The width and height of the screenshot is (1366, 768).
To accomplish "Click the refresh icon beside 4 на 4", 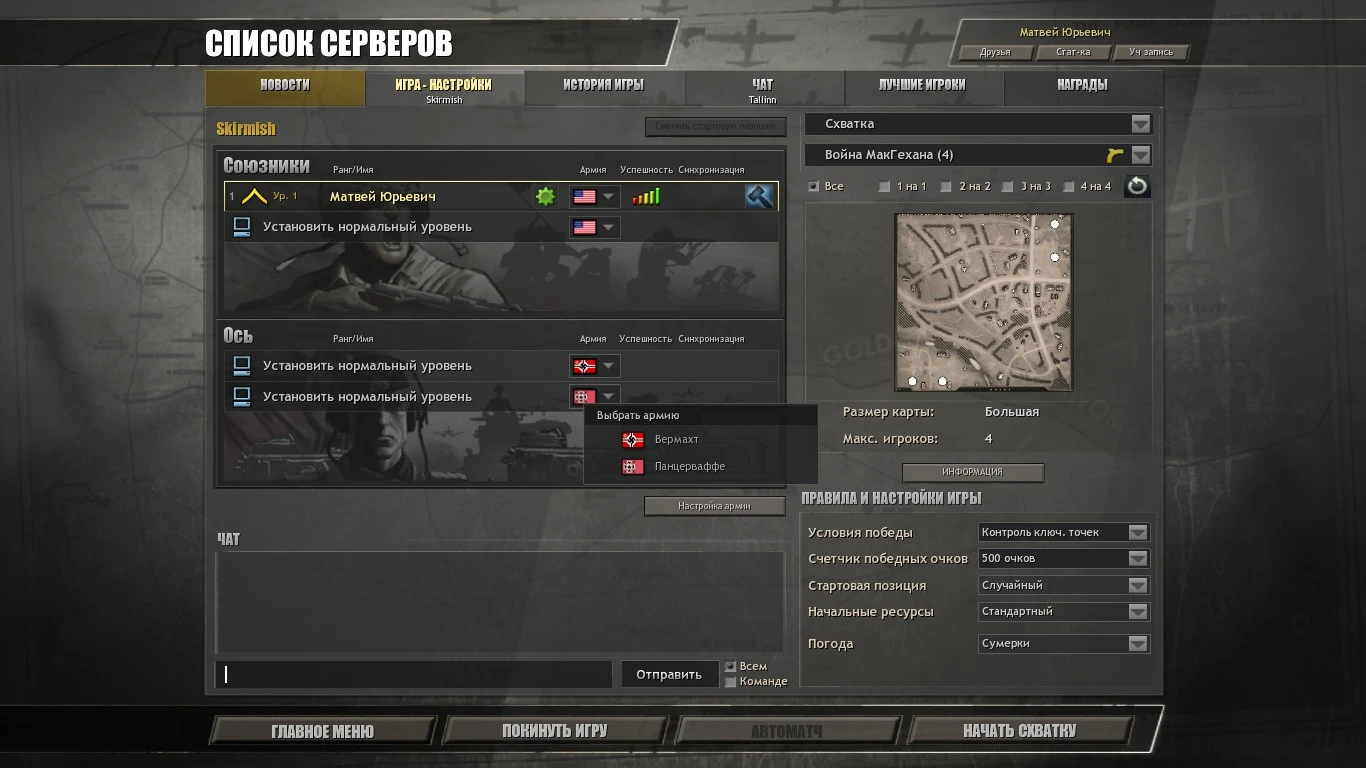I will click(1137, 185).
